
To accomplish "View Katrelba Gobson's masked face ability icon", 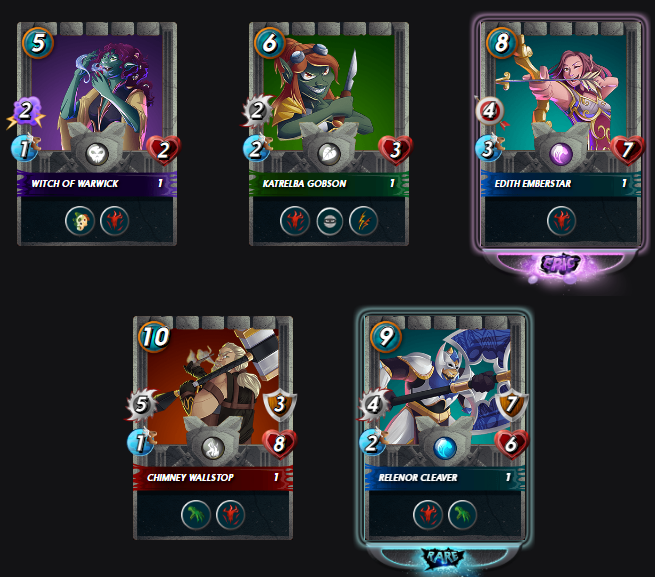I will pyautogui.click(x=328, y=222).
